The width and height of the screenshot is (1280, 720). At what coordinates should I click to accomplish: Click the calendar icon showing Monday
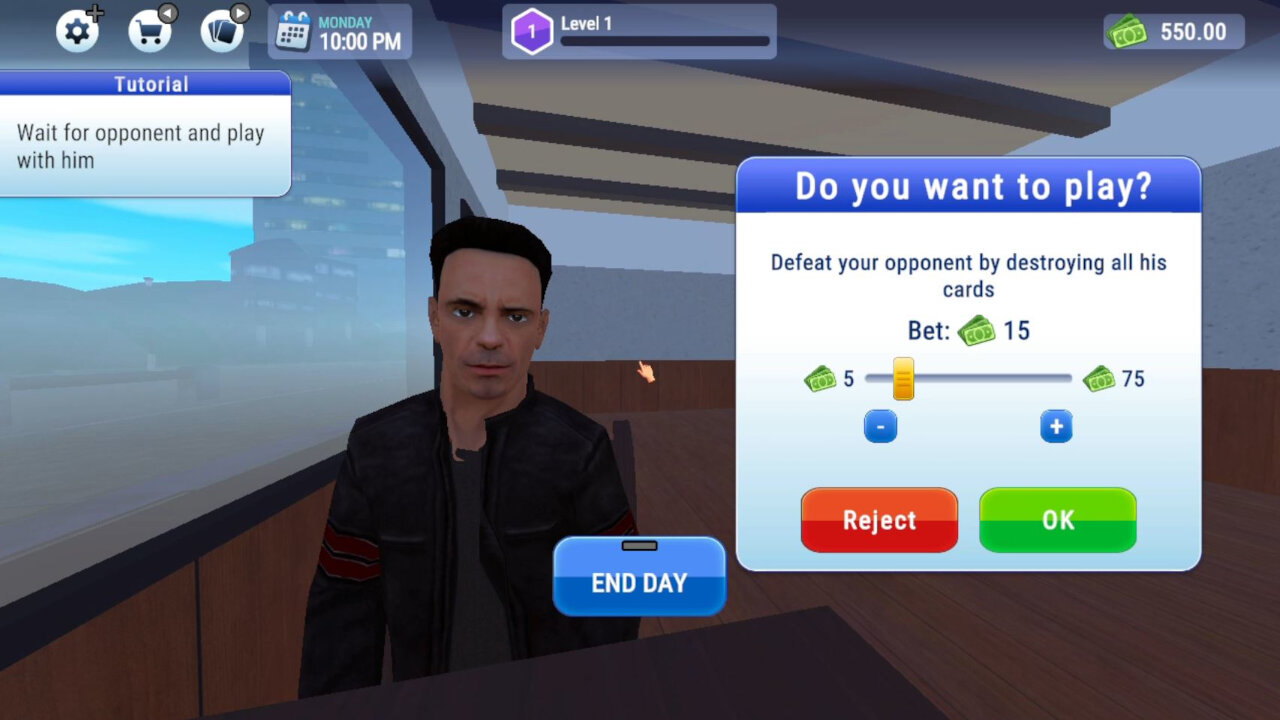coord(291,30)
